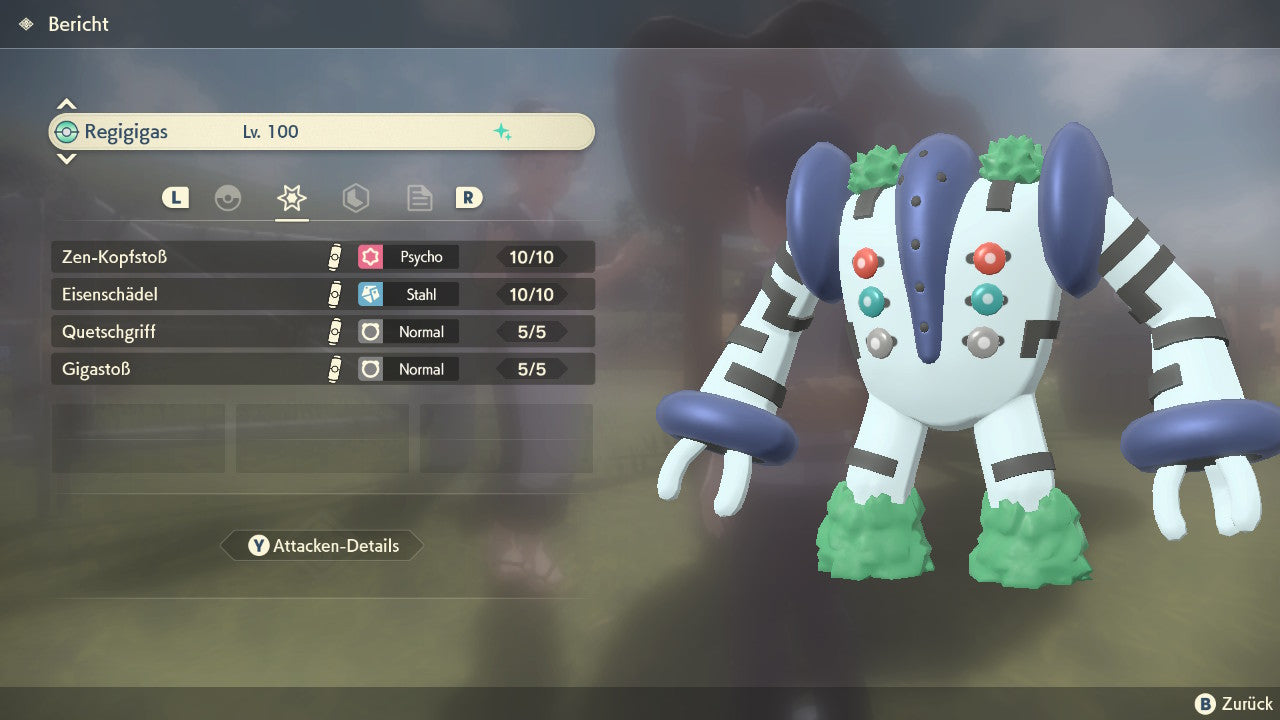Pick the Gigastoß move row

coord(322,370)
